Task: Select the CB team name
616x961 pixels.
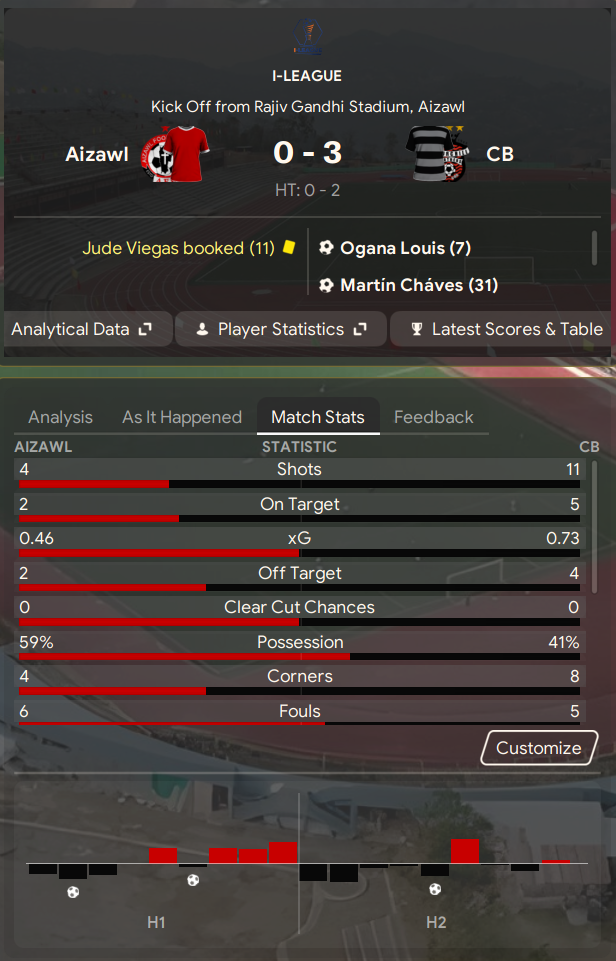Action: pyautogui.click(x=500, y=154)
